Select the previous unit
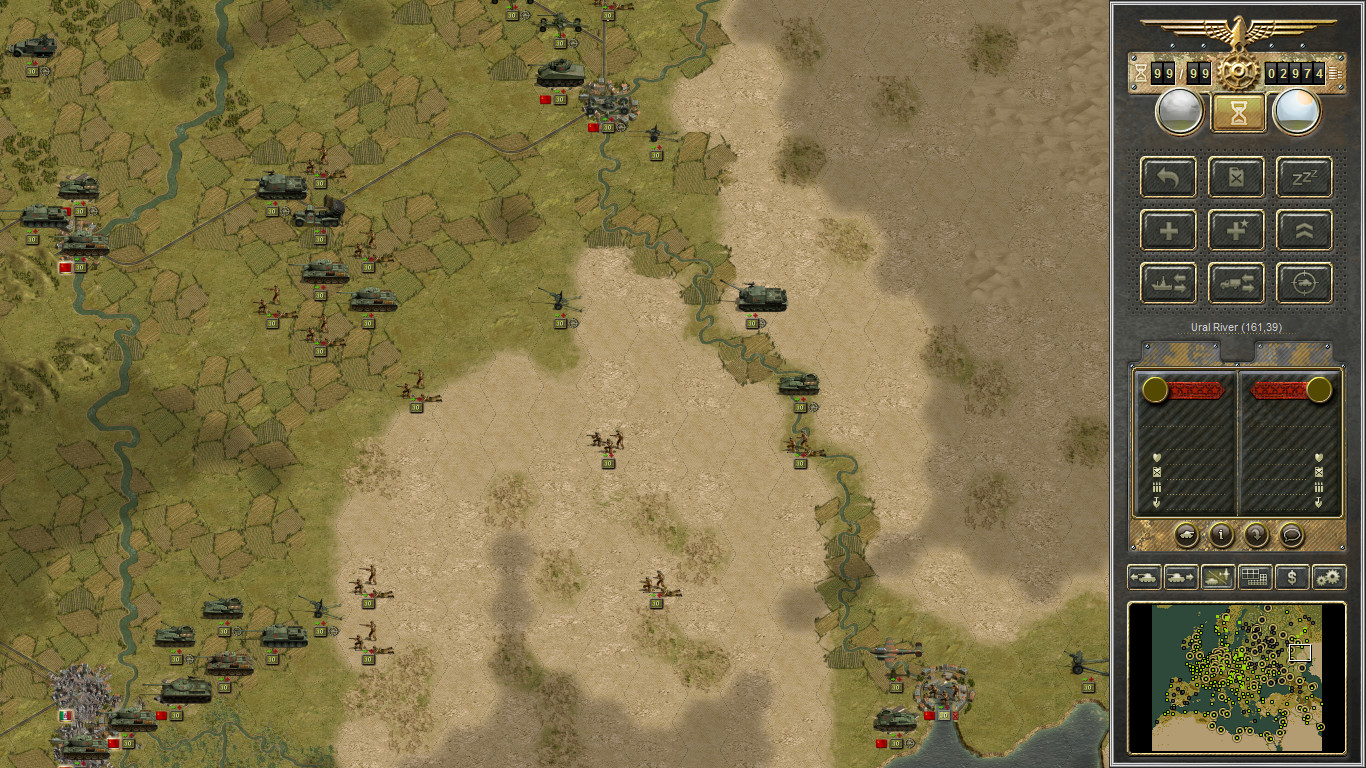Viewport: 1366px width, 768px height. pos(1144,577)
